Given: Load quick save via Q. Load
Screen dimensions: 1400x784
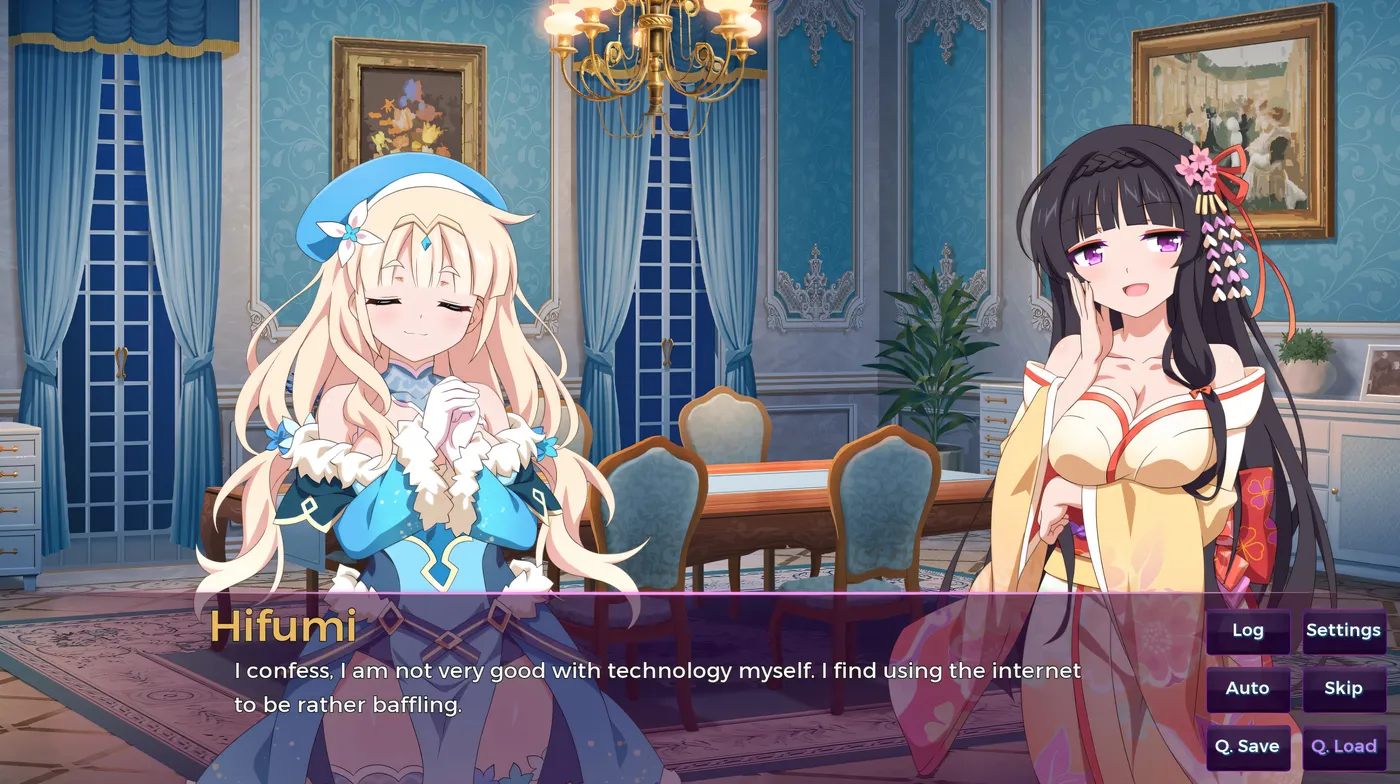Looking at the screenshot, I should click(1343, 747).
